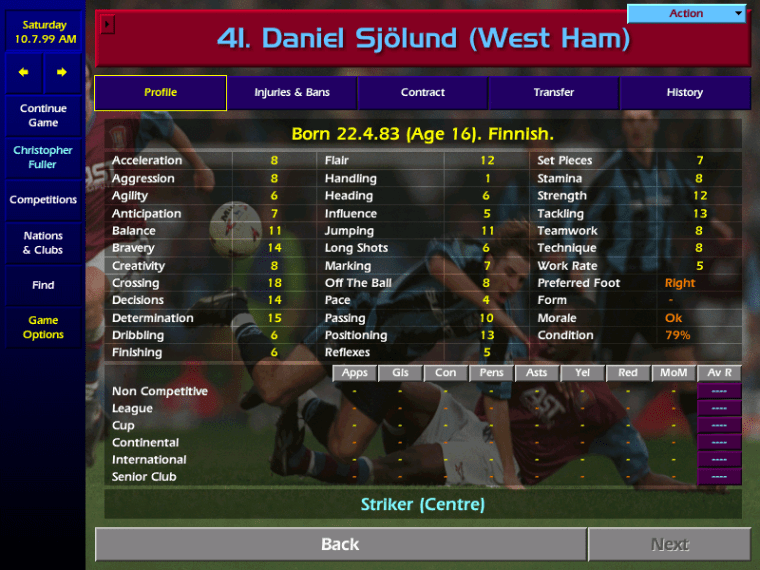This screenshot has width=760, height=570.
Task: Click the greyed-out Next button
Action: click(x=669, y=545)
